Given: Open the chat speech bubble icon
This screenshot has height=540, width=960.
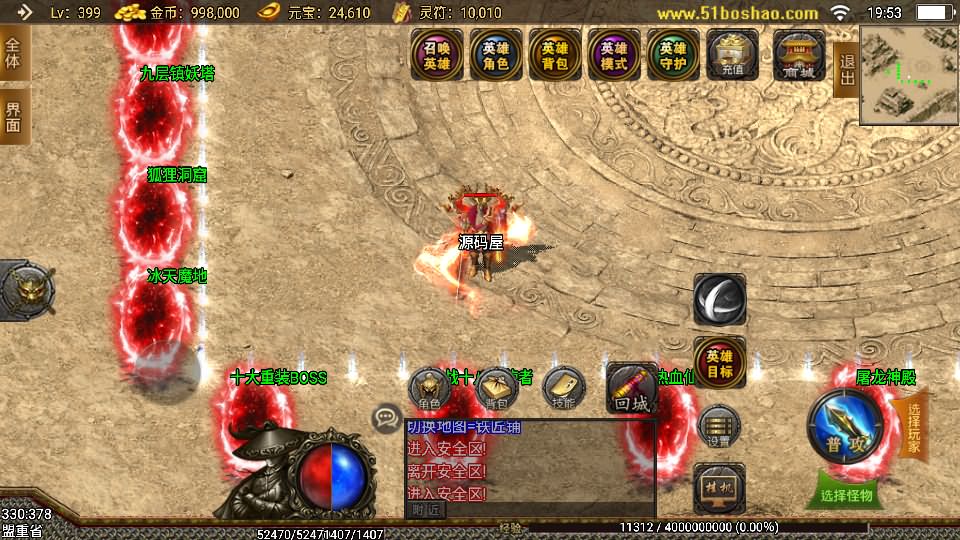Looking at the screenshot, I should pos(386,419).
